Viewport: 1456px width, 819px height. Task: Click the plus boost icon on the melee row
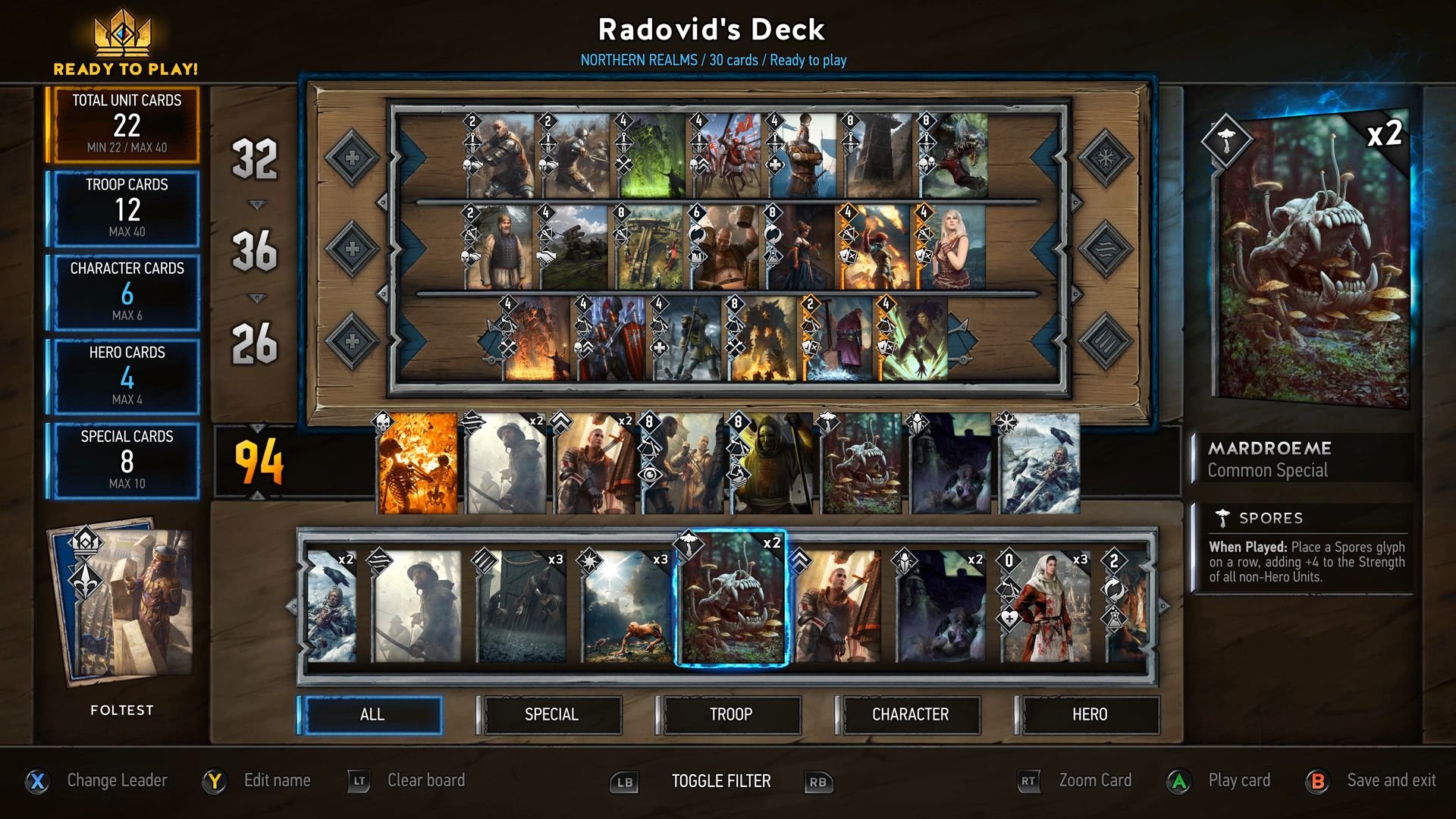[351, 159]
